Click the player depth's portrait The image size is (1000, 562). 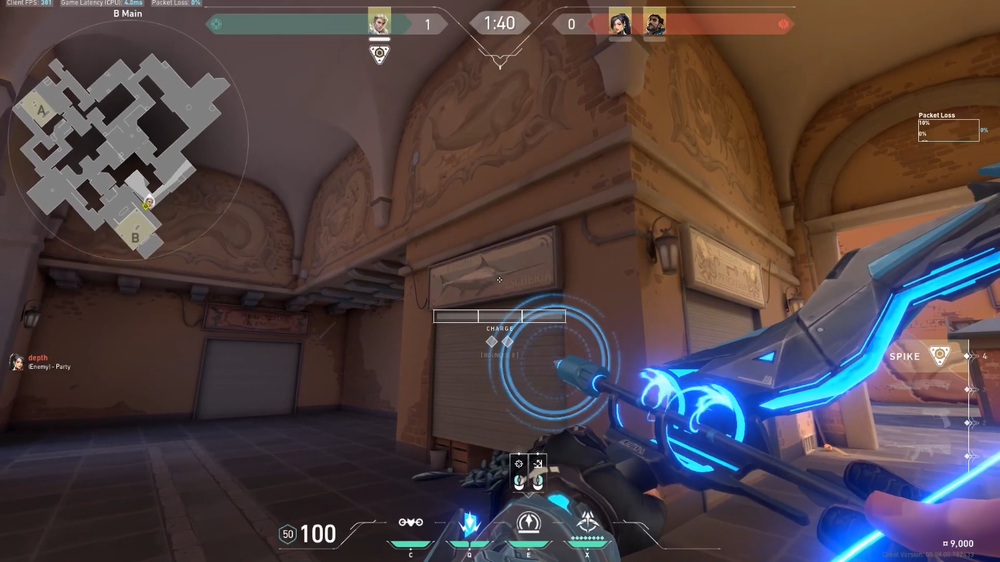16,362
